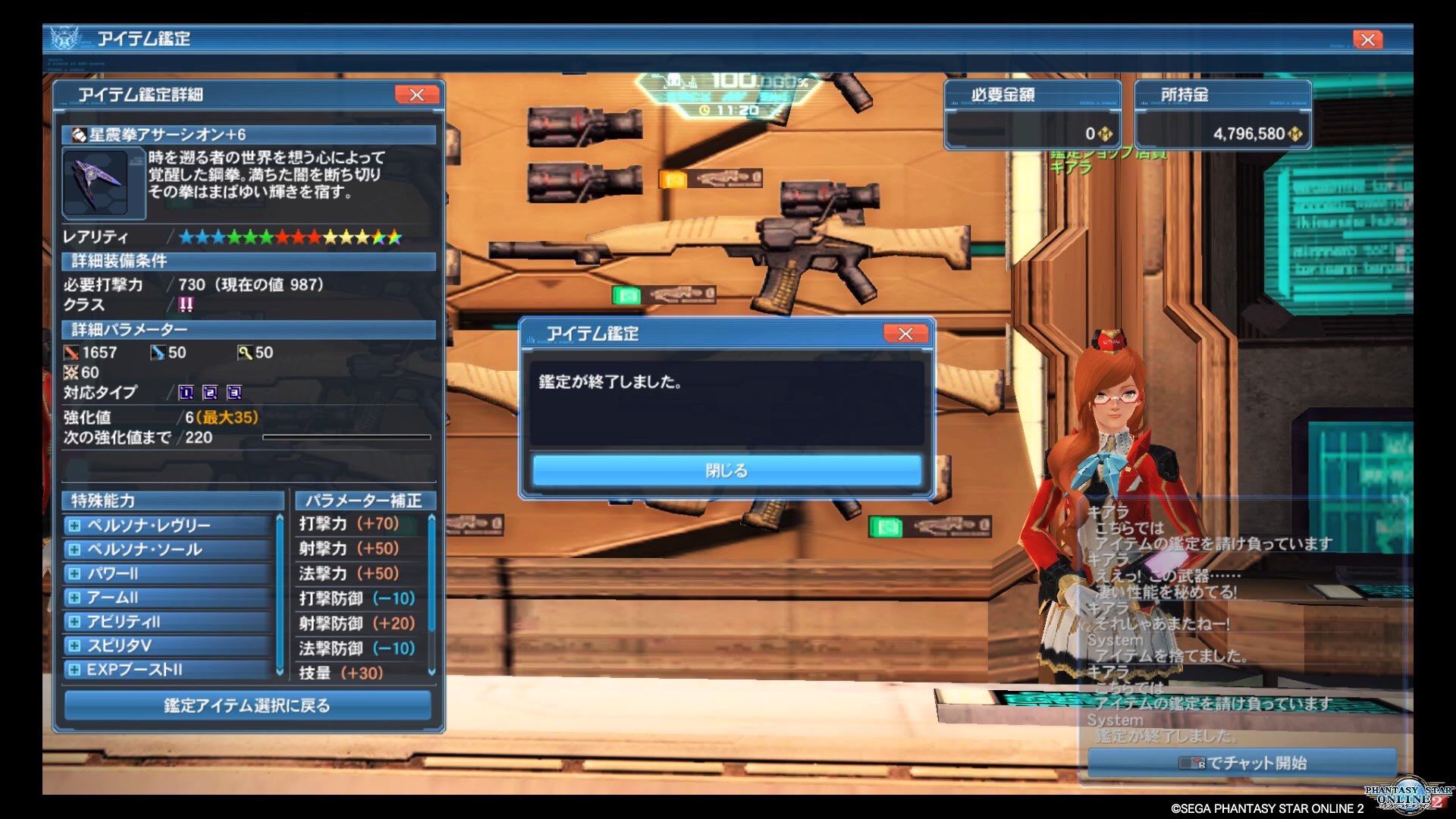
Task: Close the アイテム鑑定詳細 detail panel
Action: point(416,95)
